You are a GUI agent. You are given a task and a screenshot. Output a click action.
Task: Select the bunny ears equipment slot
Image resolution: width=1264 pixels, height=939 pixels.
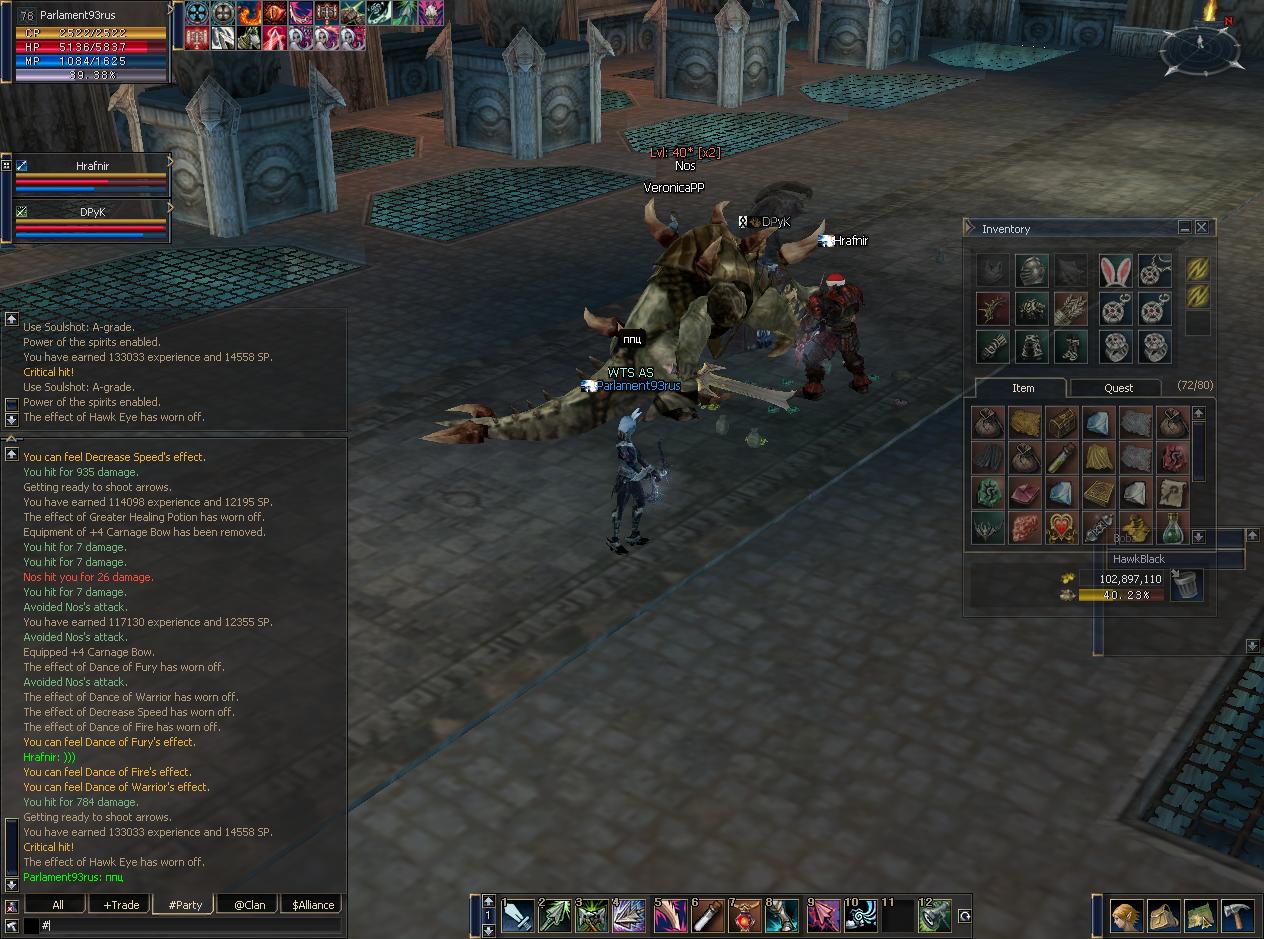[x=1115, y=271]
